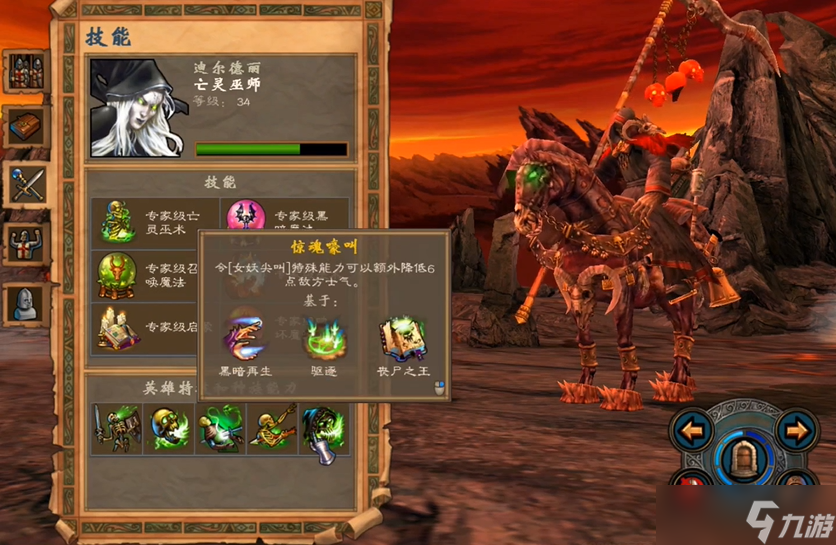836x545 pixels.
Task: Open the army tab with three soldiers
Action: [25, 73]
